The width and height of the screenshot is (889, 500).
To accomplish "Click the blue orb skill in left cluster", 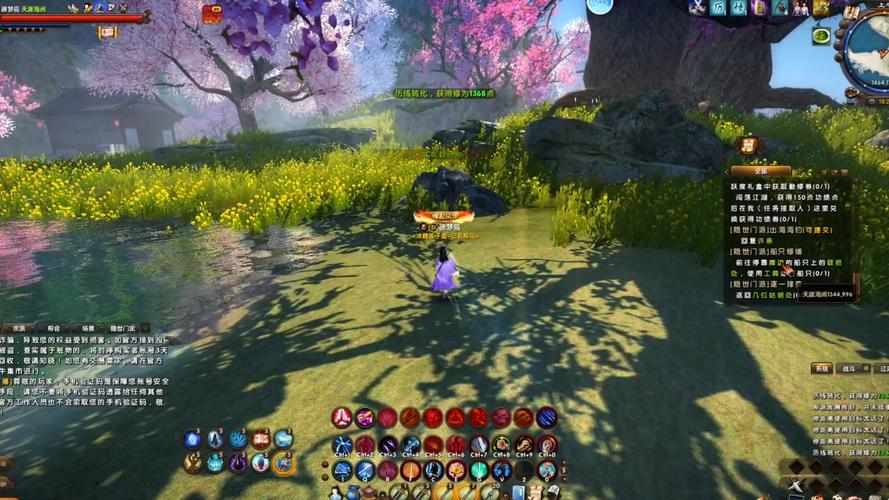I will click(x=193, y=439).
